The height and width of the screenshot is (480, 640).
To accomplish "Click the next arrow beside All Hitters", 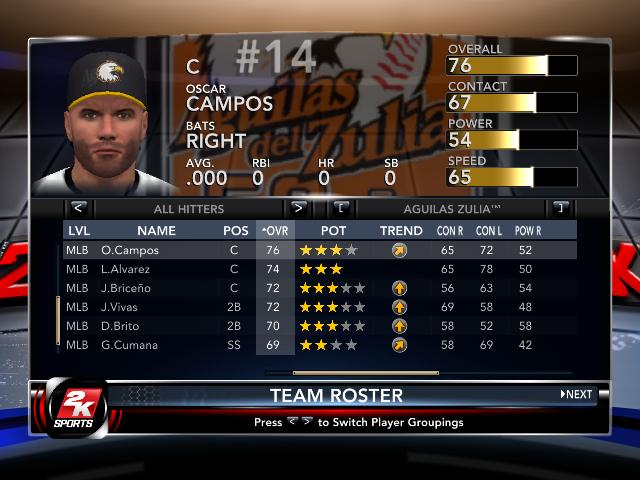I will 298,208.
